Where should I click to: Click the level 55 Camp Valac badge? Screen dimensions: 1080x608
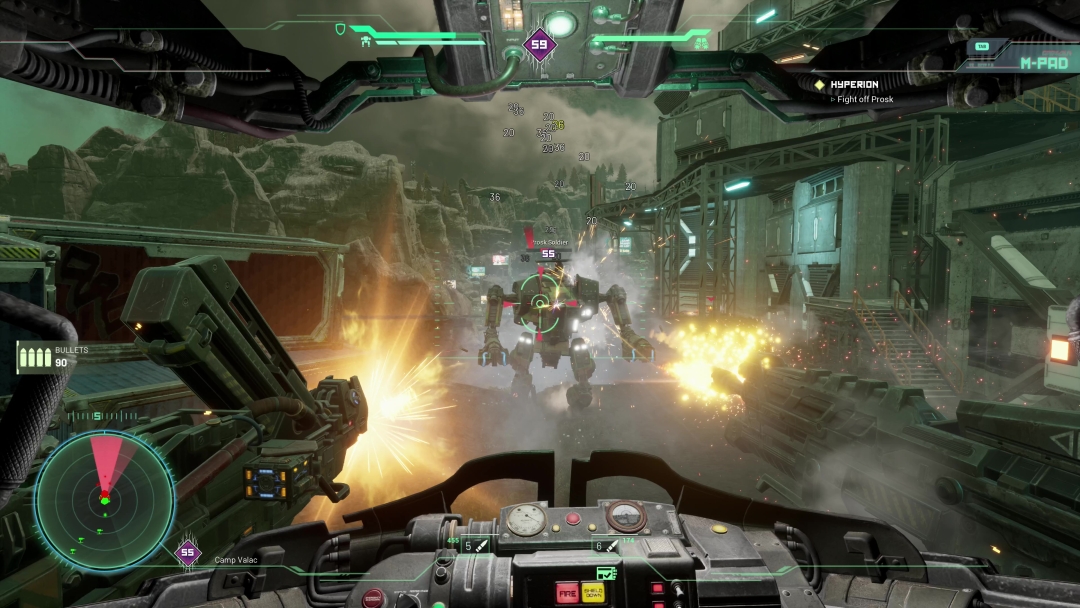[x=187, y=552]
